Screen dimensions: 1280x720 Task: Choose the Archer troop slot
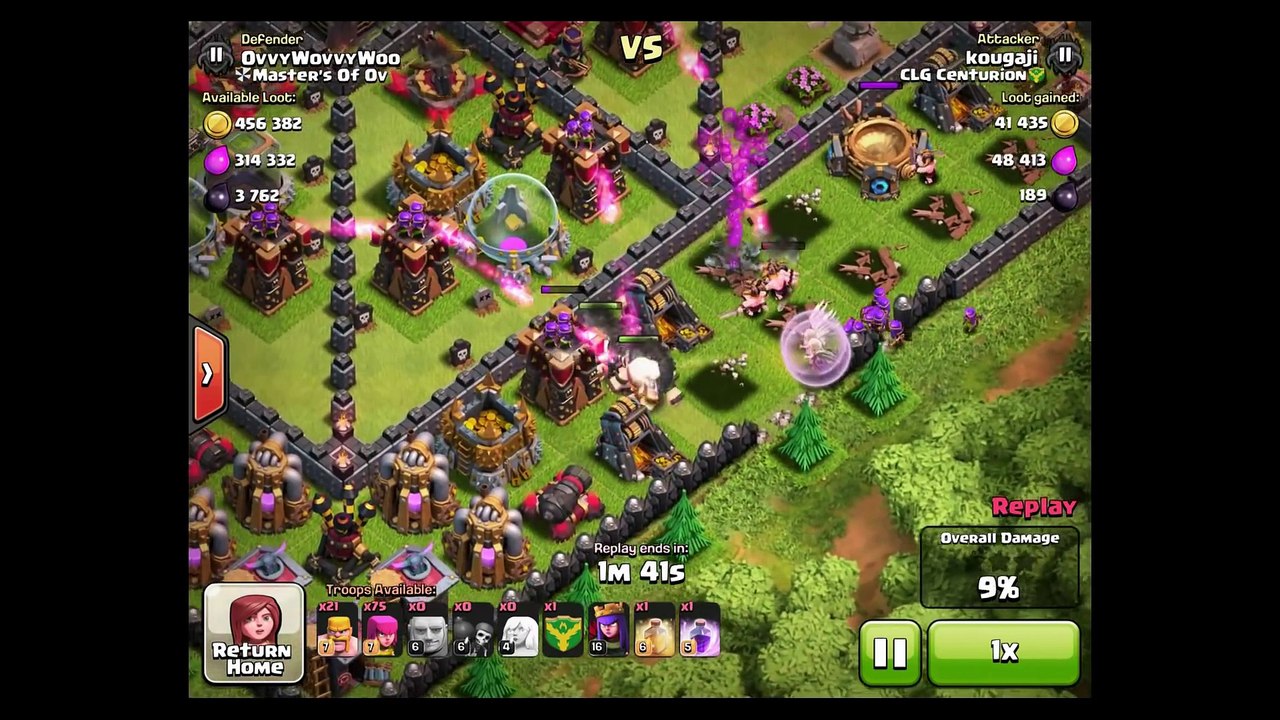click(381, 630)
